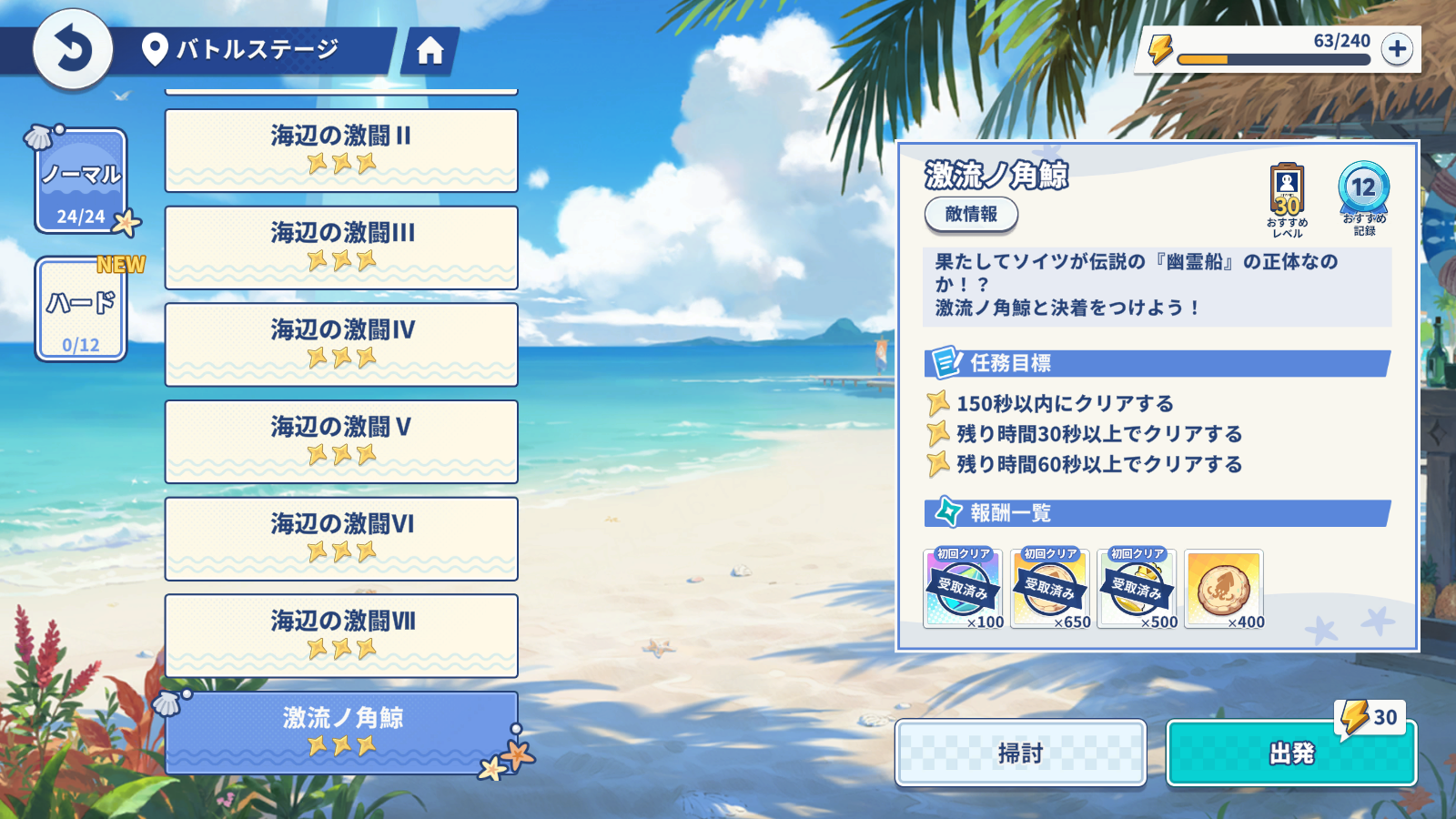Return to the home screen
This screenshot has height=819, width=1456.
click(430, 51)
